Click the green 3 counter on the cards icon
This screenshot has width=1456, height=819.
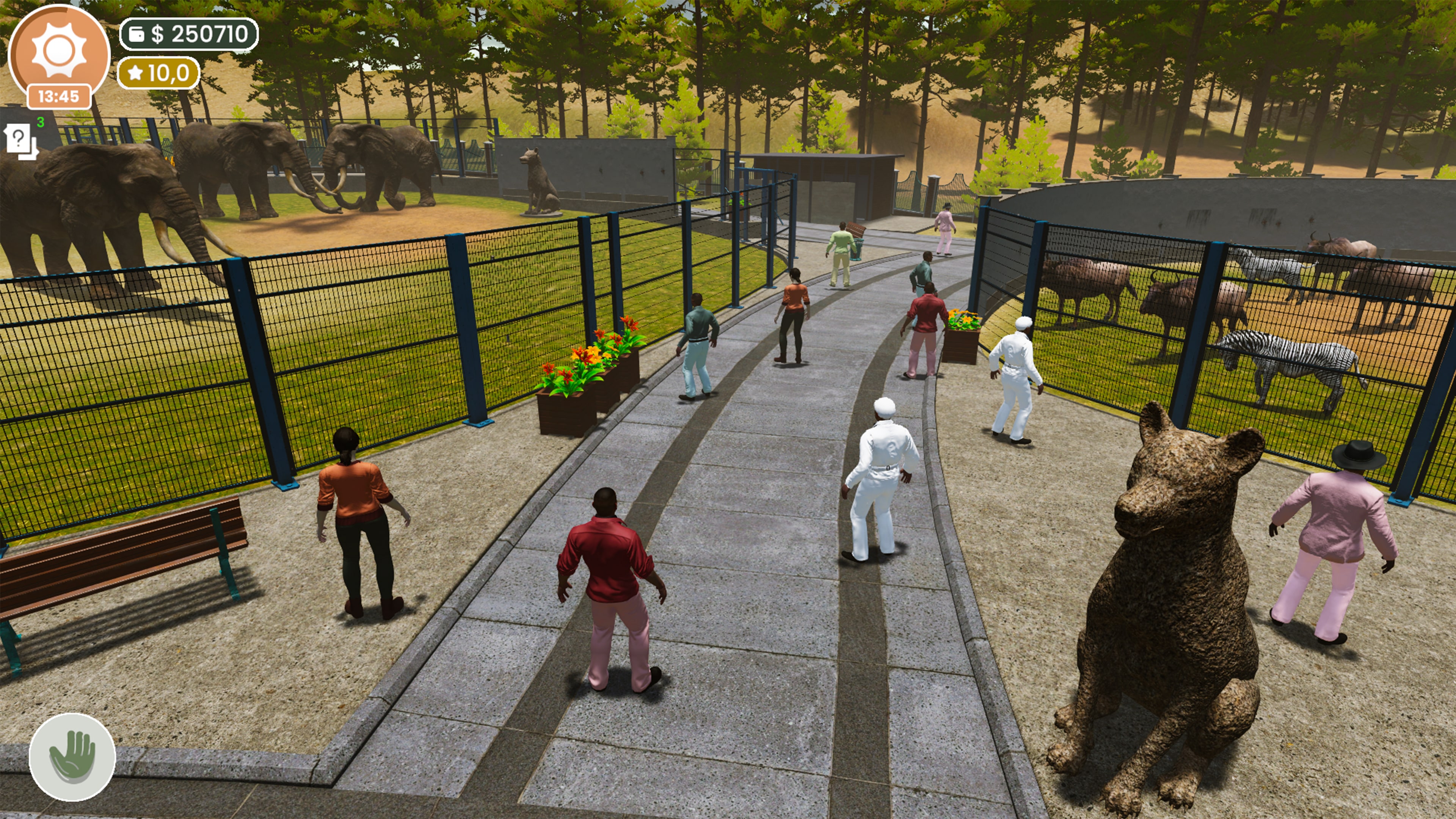[x=41, y=121]
